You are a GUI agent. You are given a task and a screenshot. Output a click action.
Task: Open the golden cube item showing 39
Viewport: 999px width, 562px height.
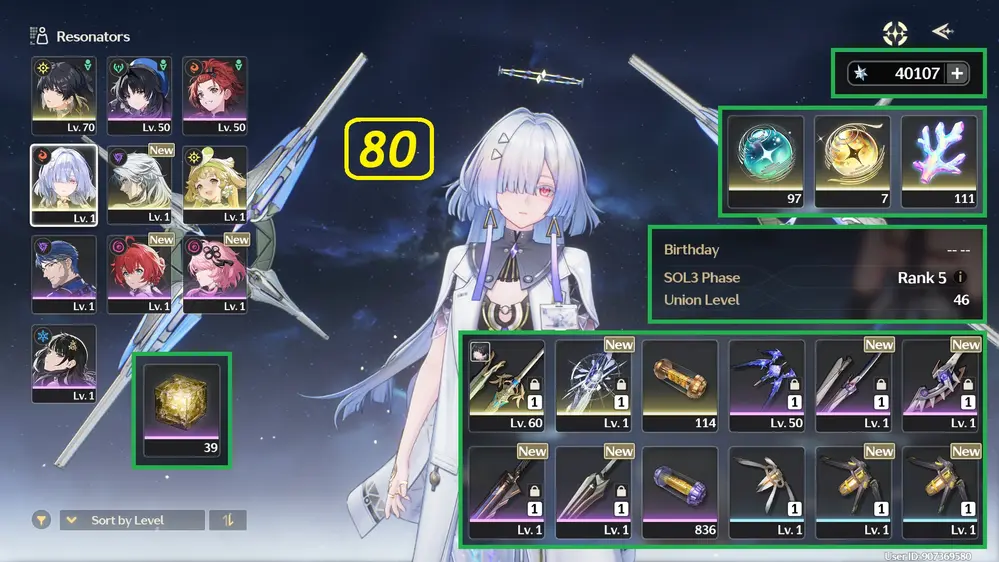tap(181, 410)
